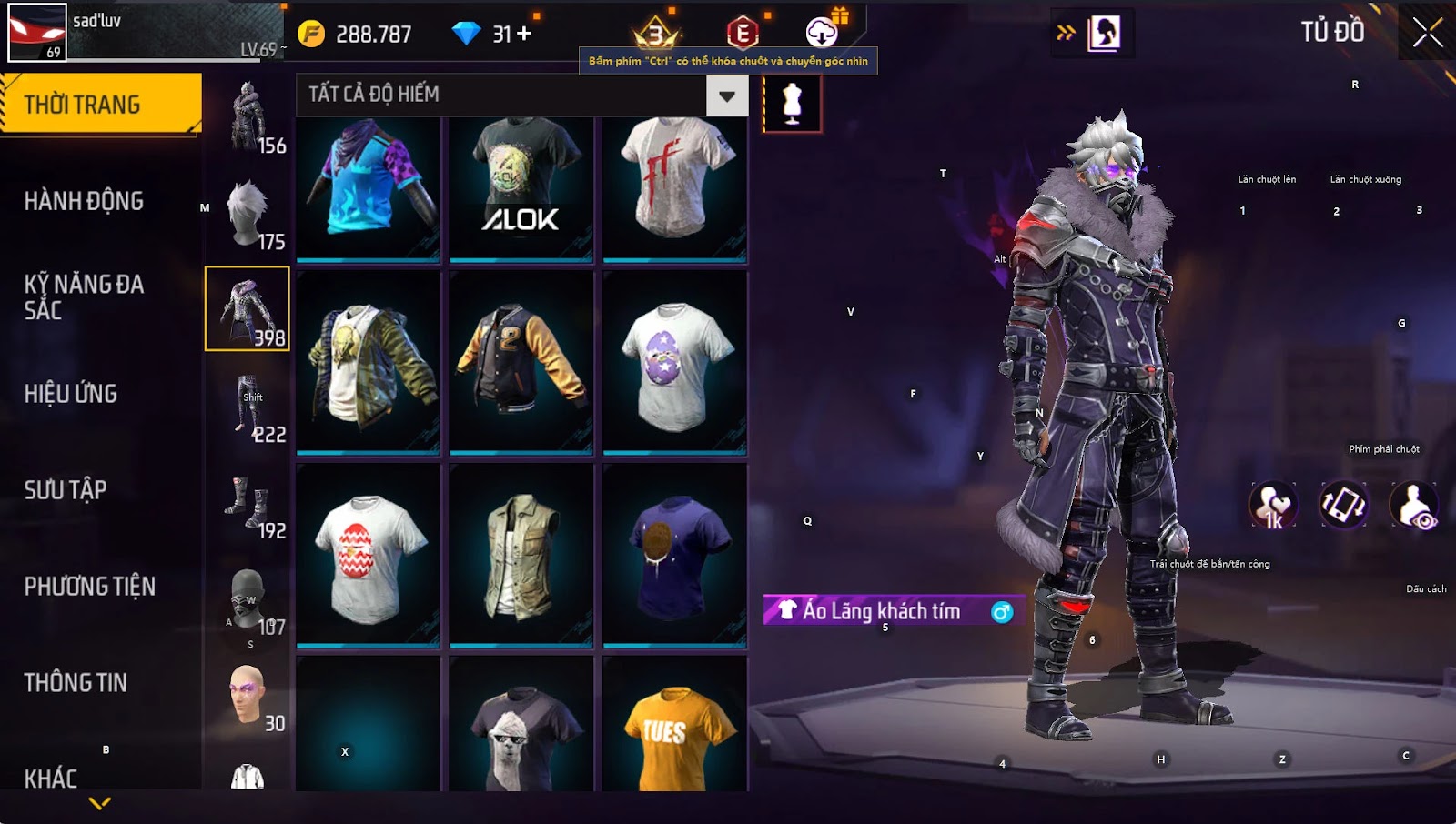The height and width of the screenshot is (824, 1456).
Task: Add diamonds with the plus button
Action: [x=524, y=34]
